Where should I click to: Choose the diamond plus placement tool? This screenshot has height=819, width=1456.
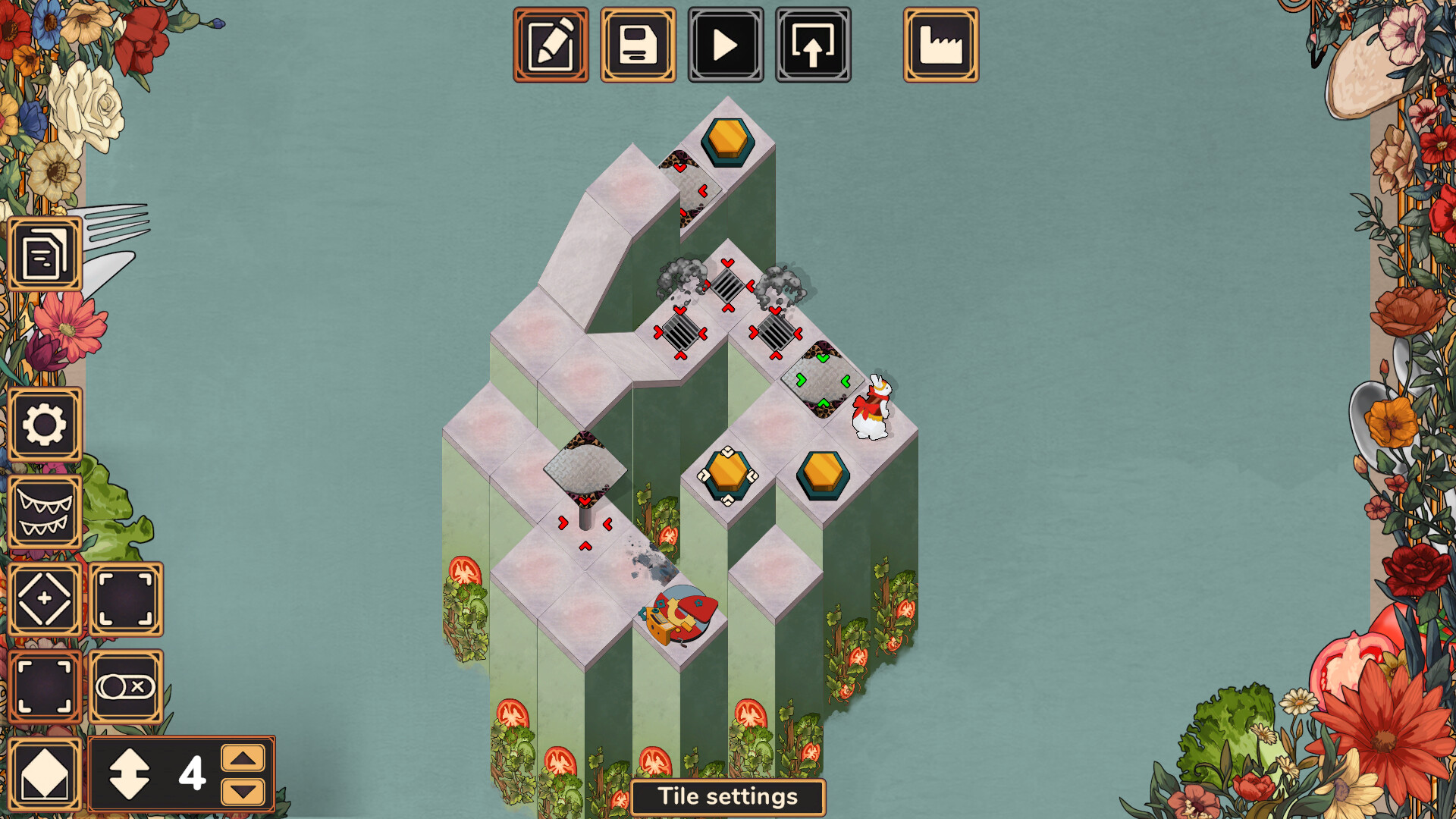click(45, 599)
